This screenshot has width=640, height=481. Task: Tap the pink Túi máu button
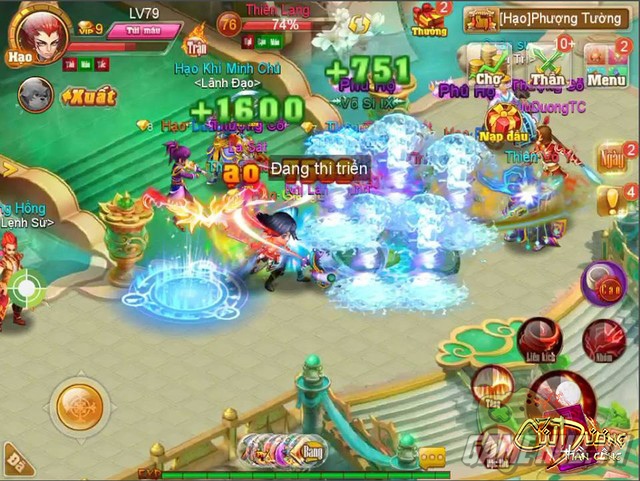point(146,33)
